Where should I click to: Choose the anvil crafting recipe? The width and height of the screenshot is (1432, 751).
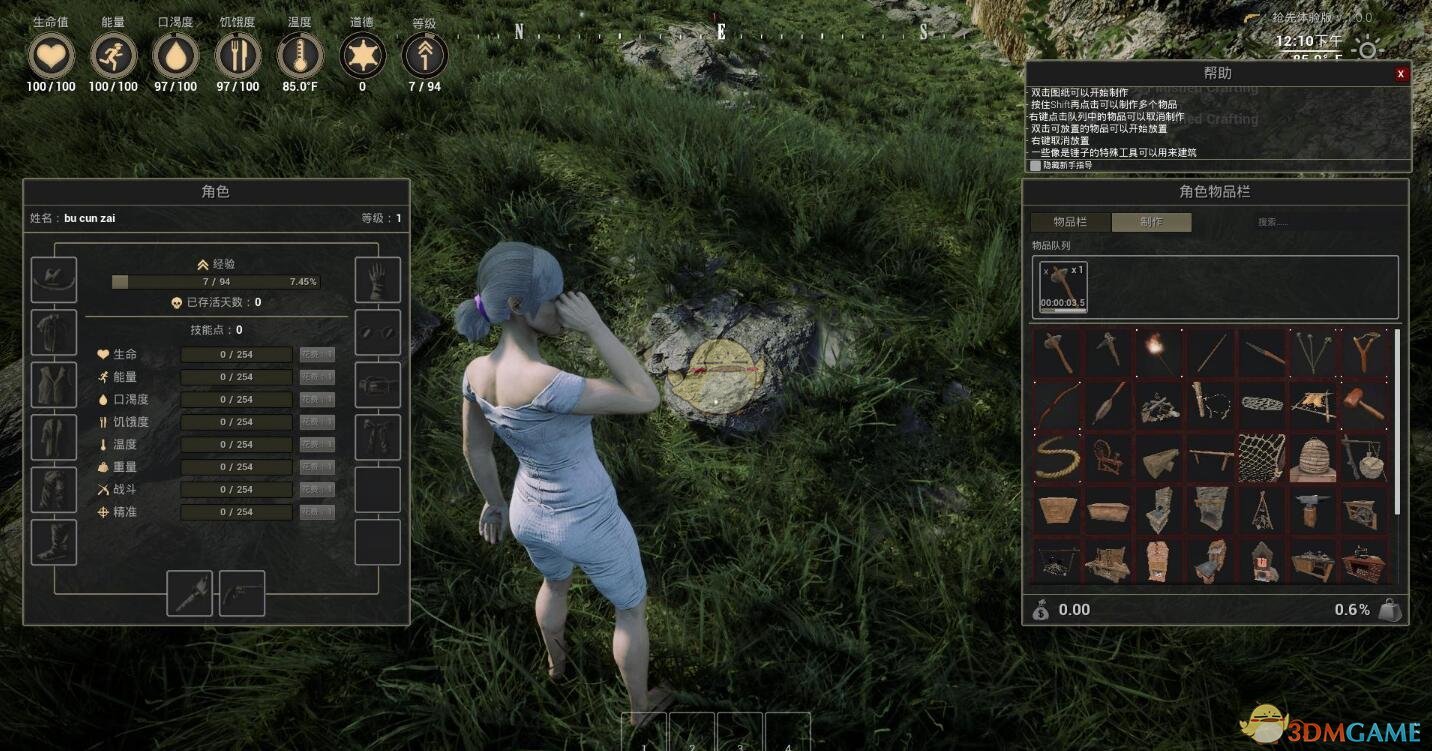click(x=1312, y=510)
